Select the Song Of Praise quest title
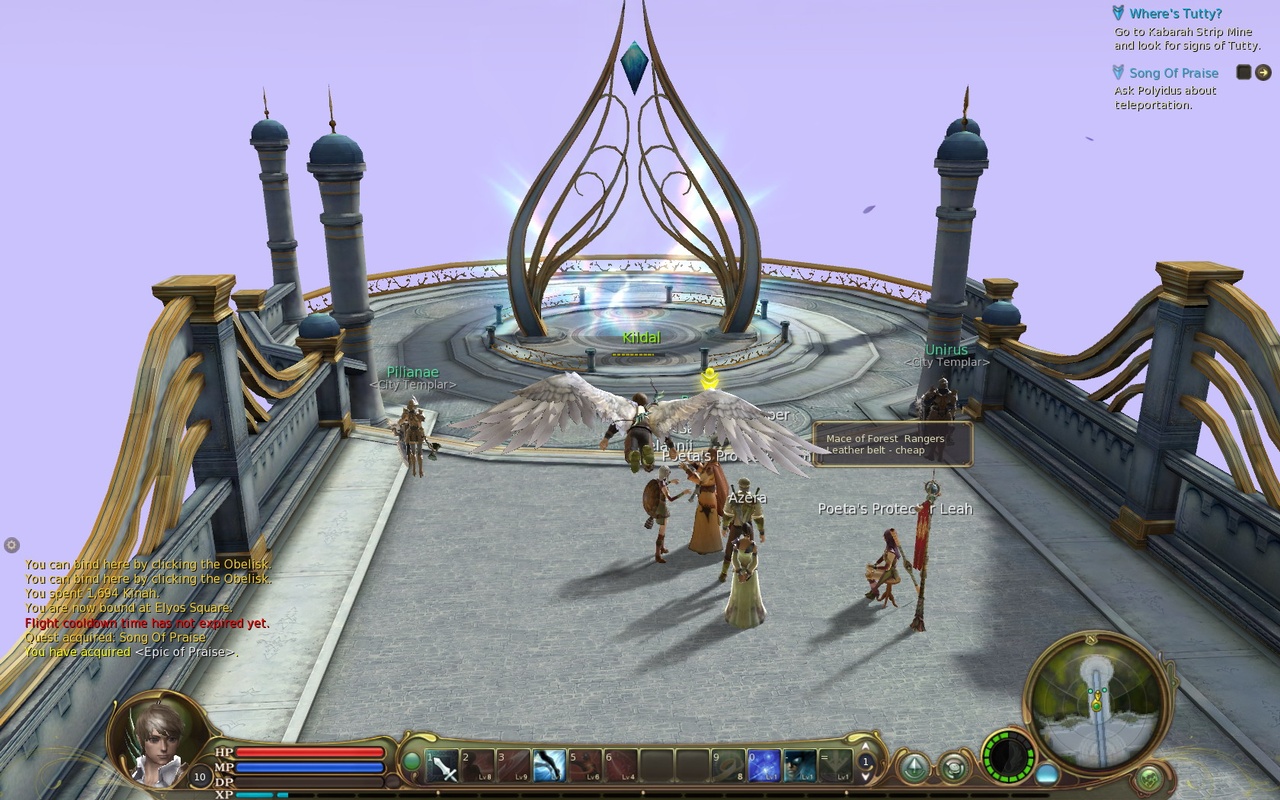 coord(1173,72)
